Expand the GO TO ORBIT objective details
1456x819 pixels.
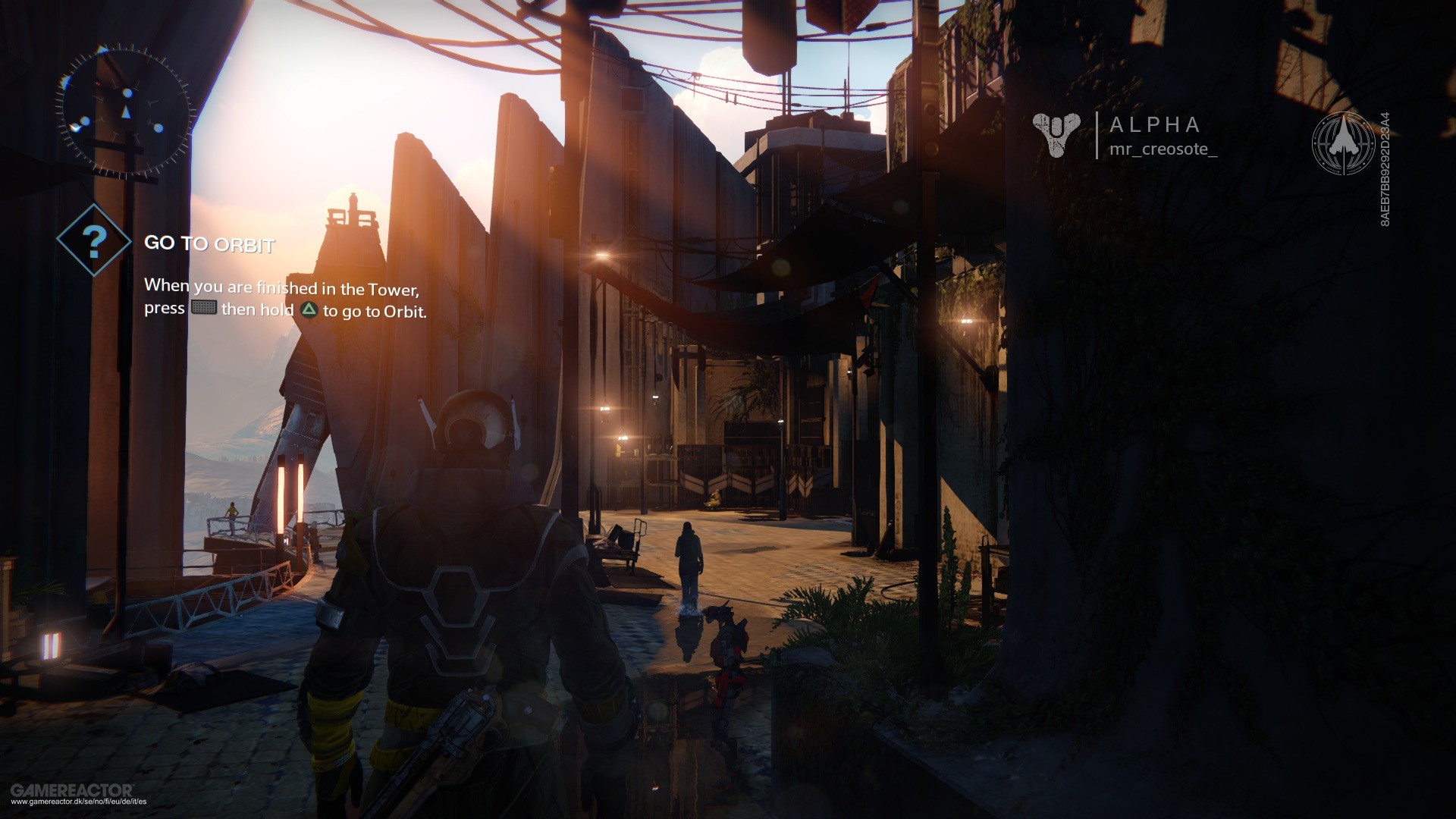(211, 244)
